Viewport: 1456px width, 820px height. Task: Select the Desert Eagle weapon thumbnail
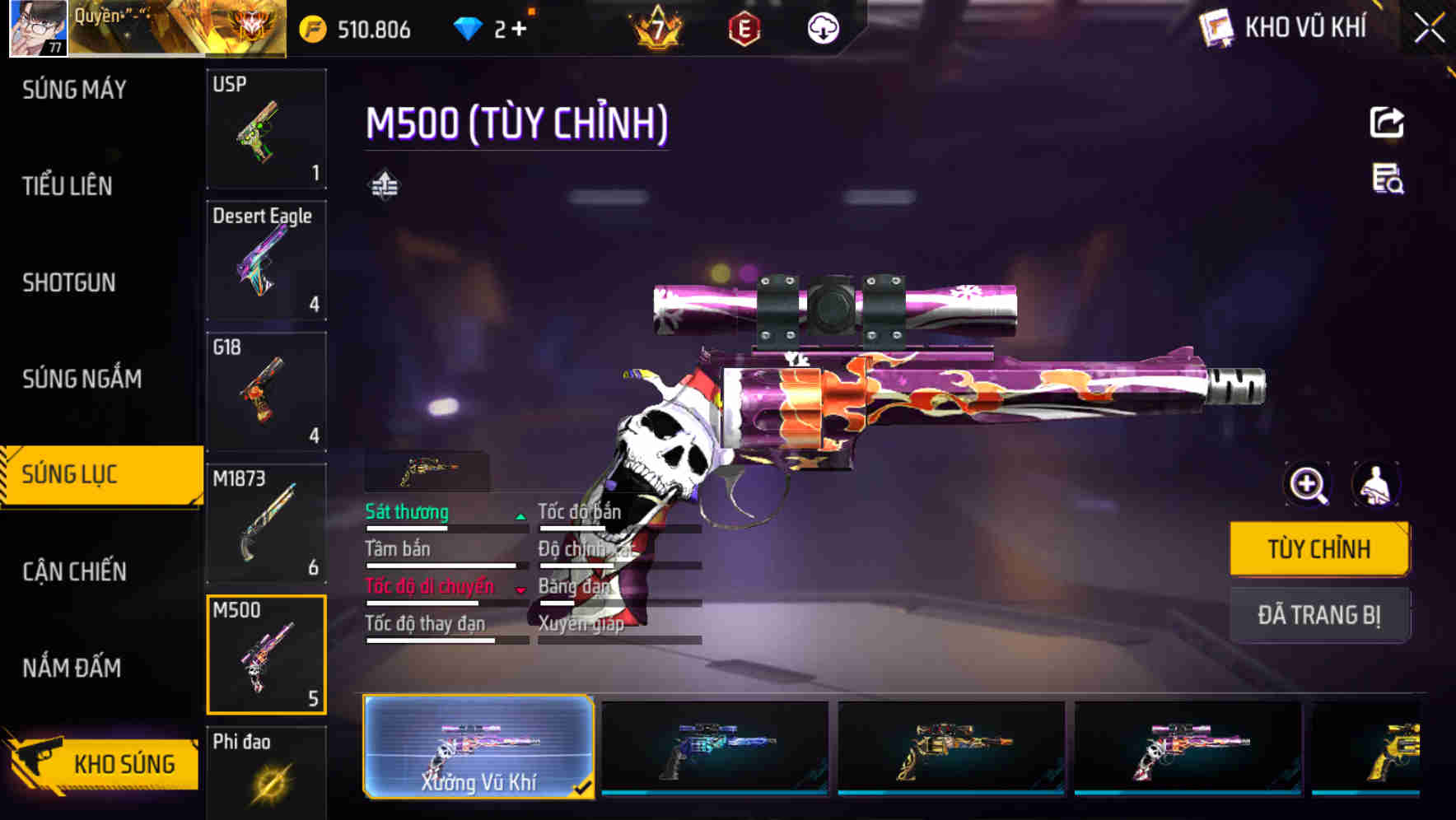(x=267, y=262)
